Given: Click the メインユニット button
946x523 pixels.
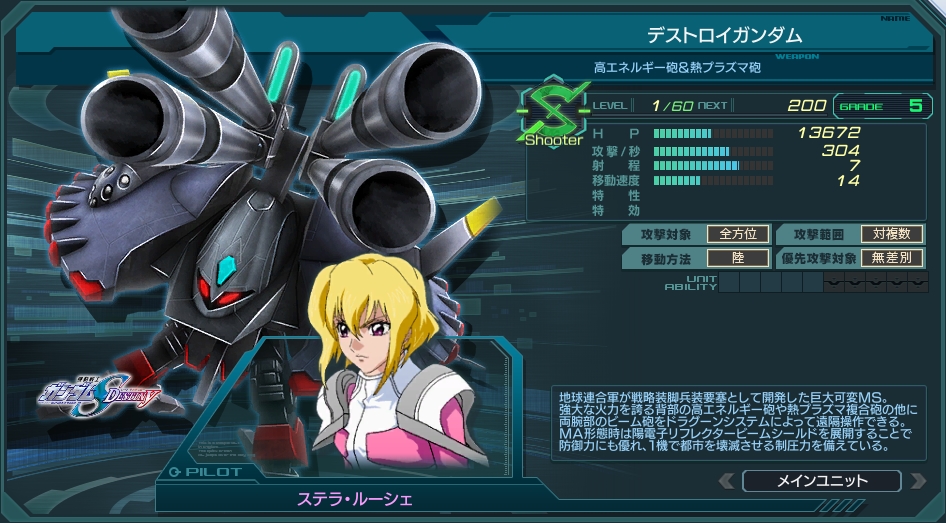Looking at the screenshot, I should tap(822, 481).
